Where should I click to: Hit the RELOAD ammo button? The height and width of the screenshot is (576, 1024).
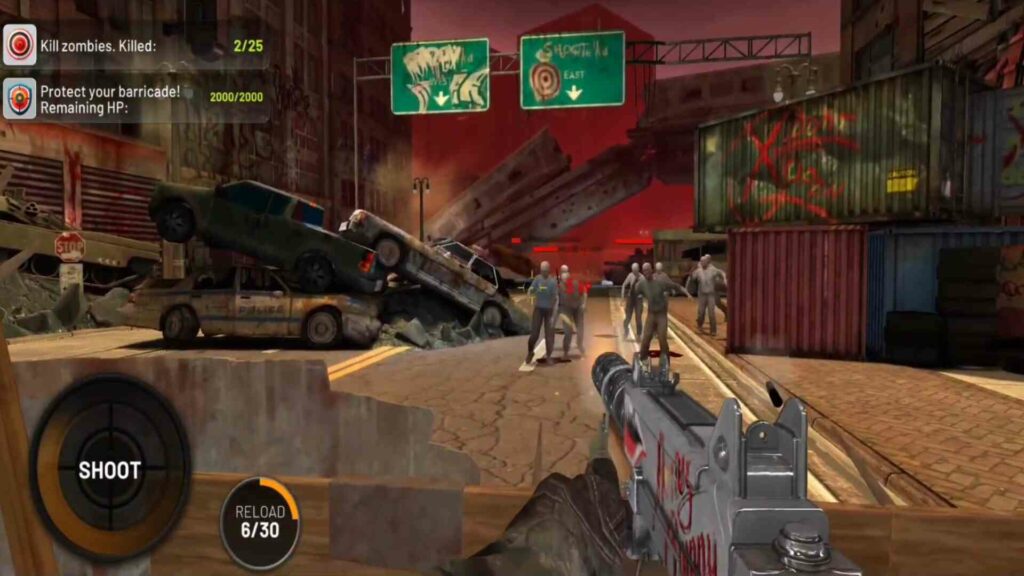click(x=260, y=521)
